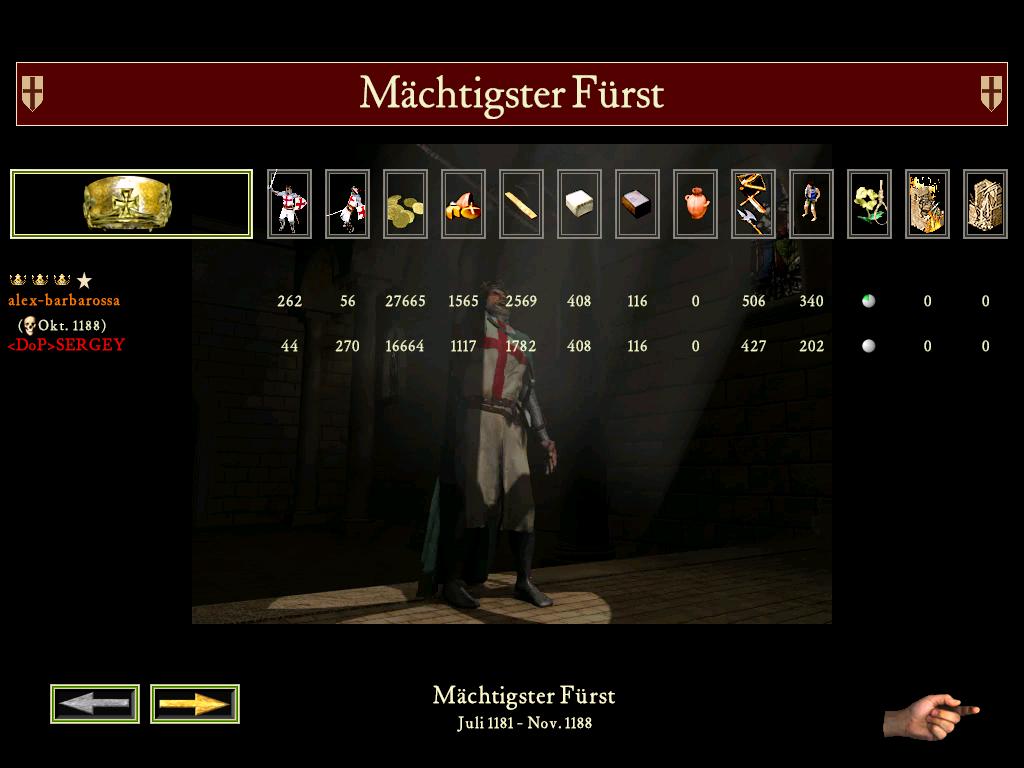Screen dimensions: 1024x768
Task: Choose the crossbow and weapons icon
Action: click(x=753, y=204)
